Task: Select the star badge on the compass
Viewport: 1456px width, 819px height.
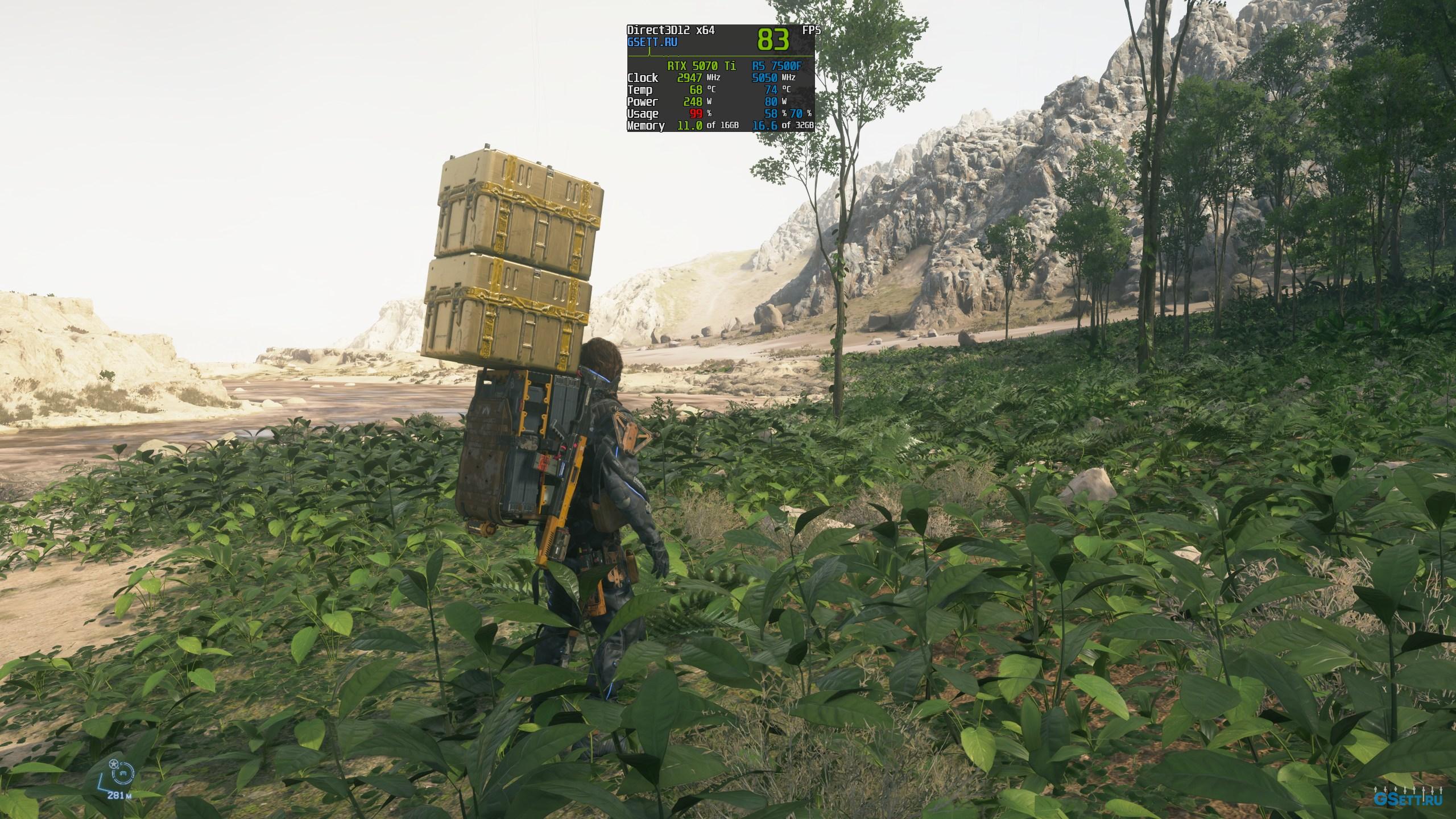Action: (x=113, y=763)
